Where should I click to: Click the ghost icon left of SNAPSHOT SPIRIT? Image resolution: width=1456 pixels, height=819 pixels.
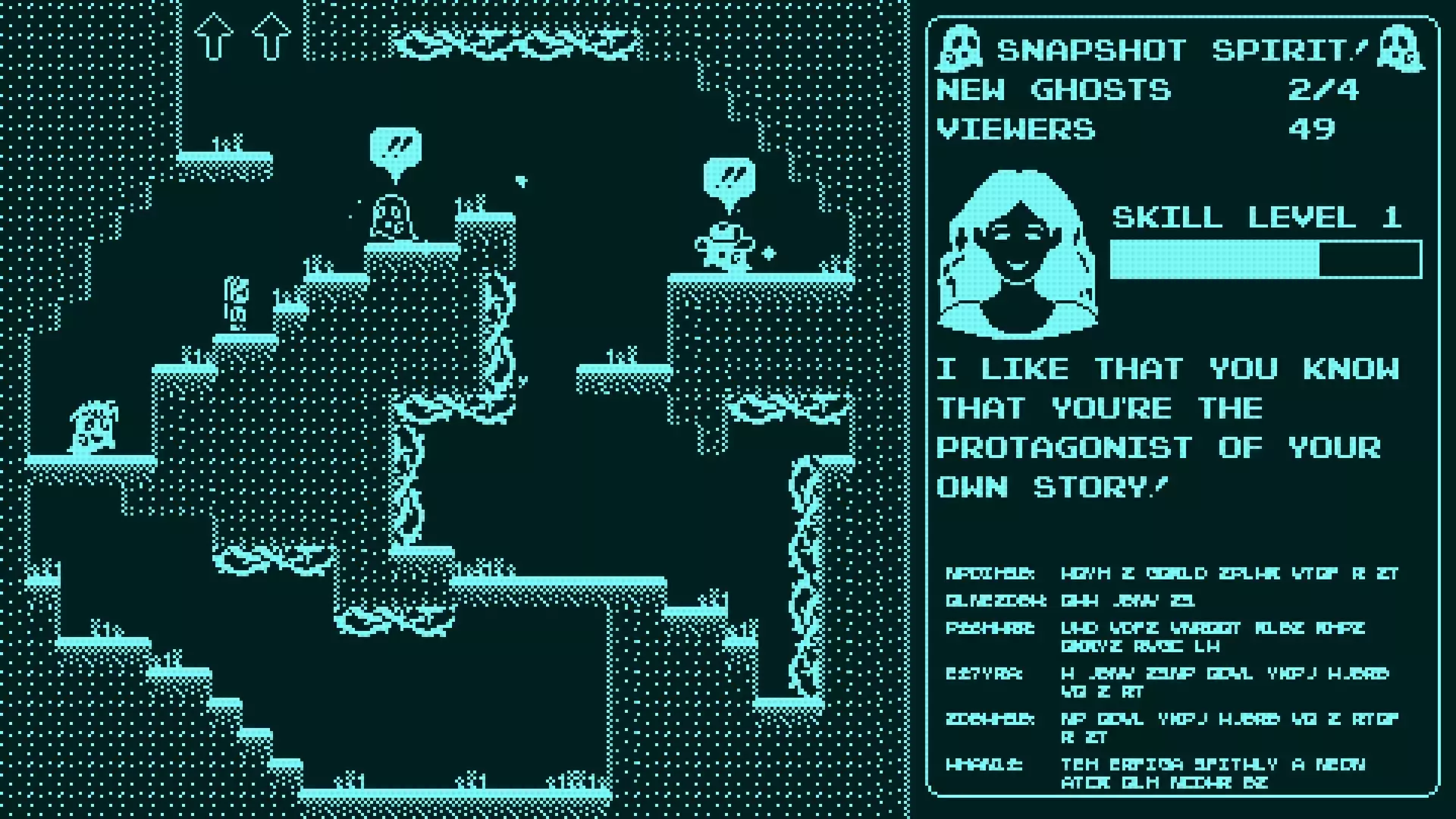[x=962, y=48]
